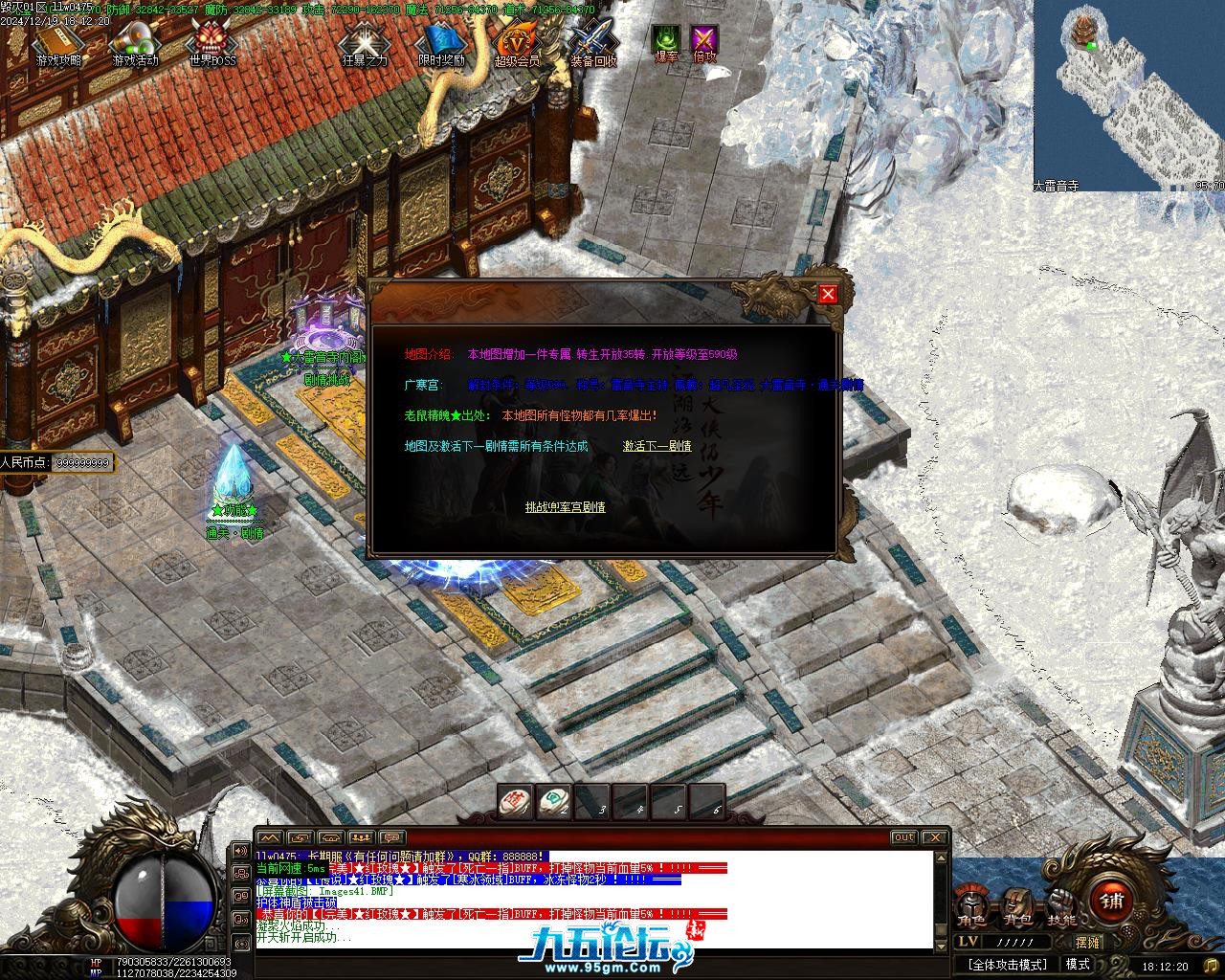
Task: Toggle the 模式 attack mode button
Action: point(1078,965)
